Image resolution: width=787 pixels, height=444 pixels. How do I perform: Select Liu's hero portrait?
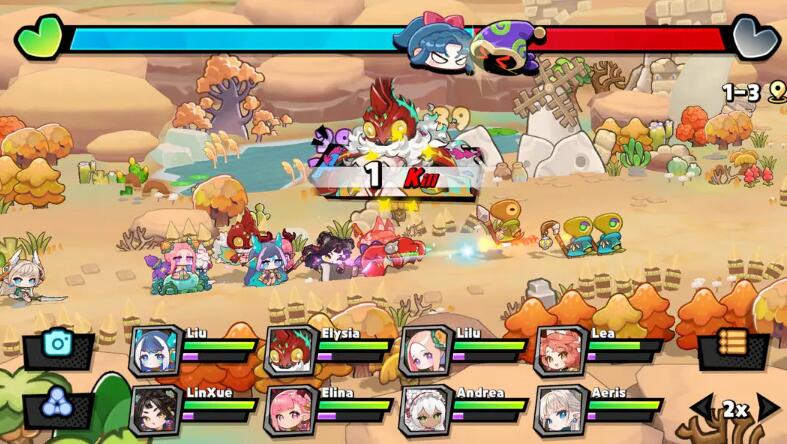[155, 351]
